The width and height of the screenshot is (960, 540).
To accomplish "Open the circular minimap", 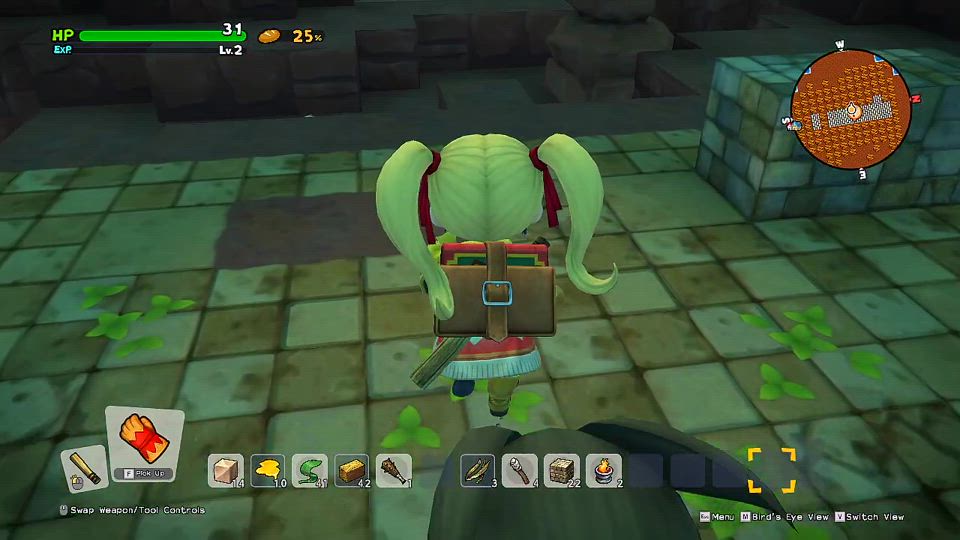I will 850,106.
